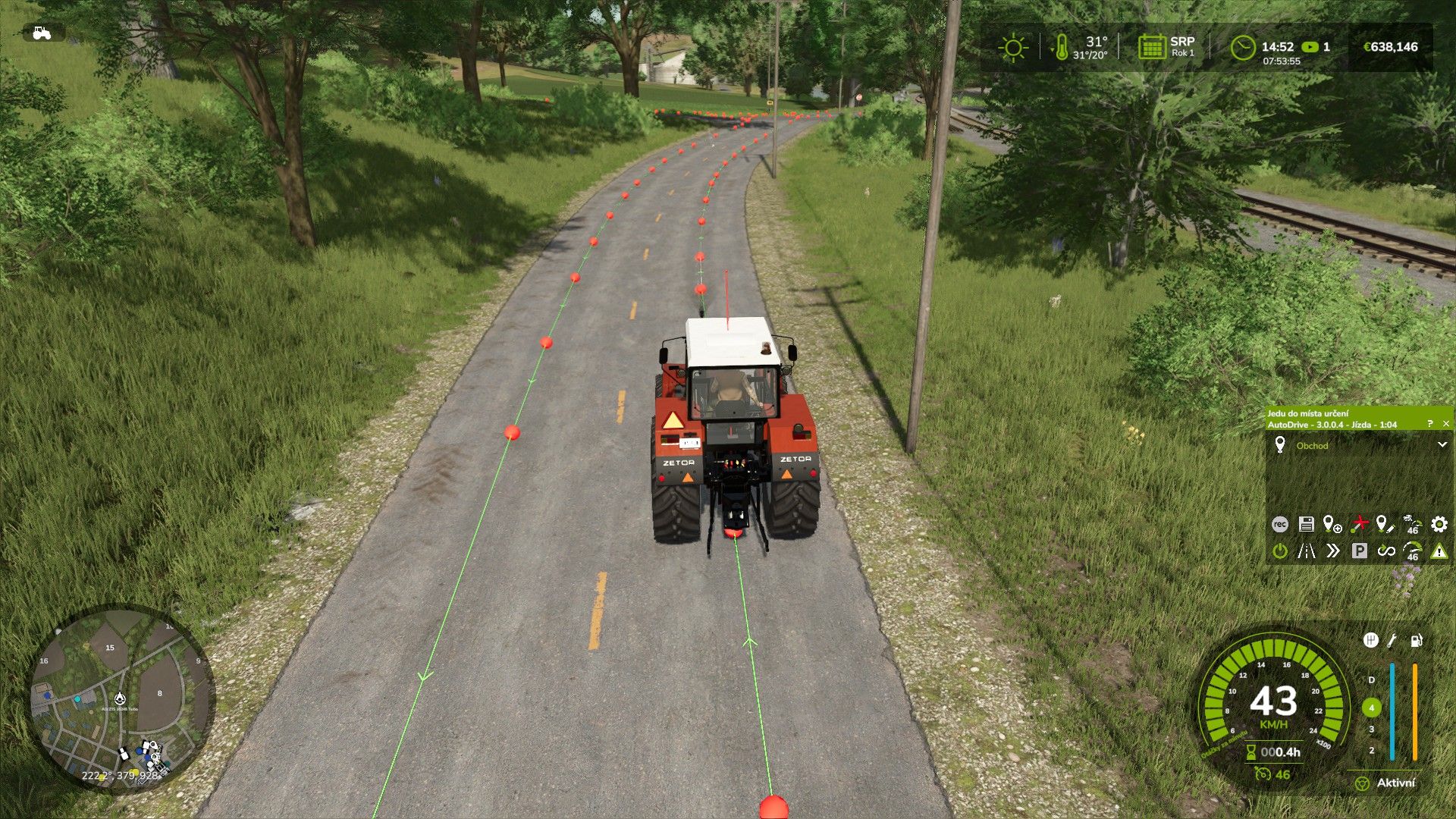The width and height of the screenshot is (1456, 819).
Task: Add a new AutoDrive target point
Action: [x=1331, y=524]
